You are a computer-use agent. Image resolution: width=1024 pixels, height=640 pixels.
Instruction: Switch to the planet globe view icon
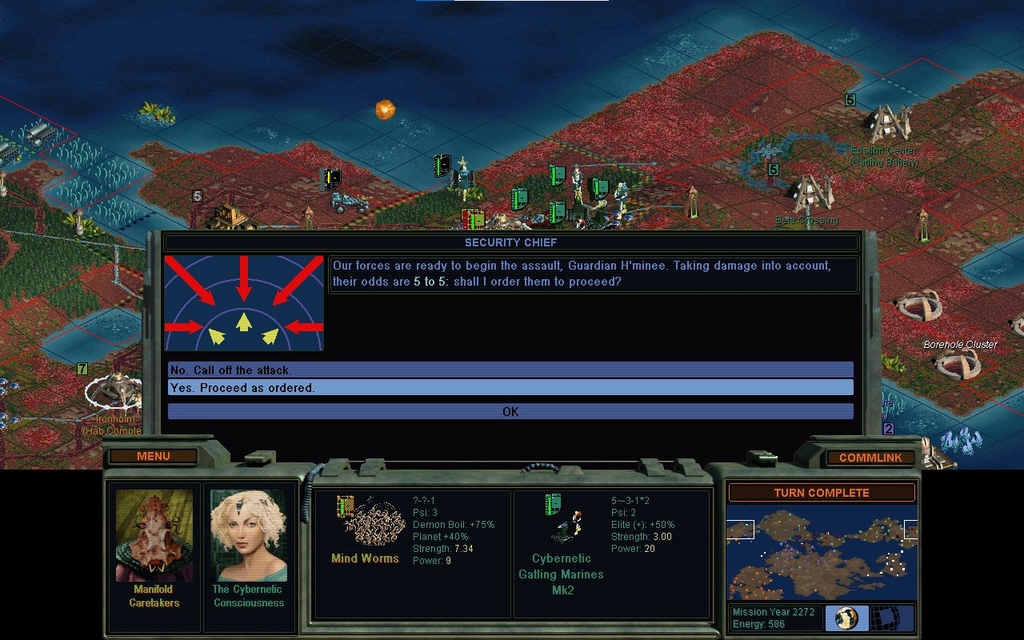[x=846, y=617]
